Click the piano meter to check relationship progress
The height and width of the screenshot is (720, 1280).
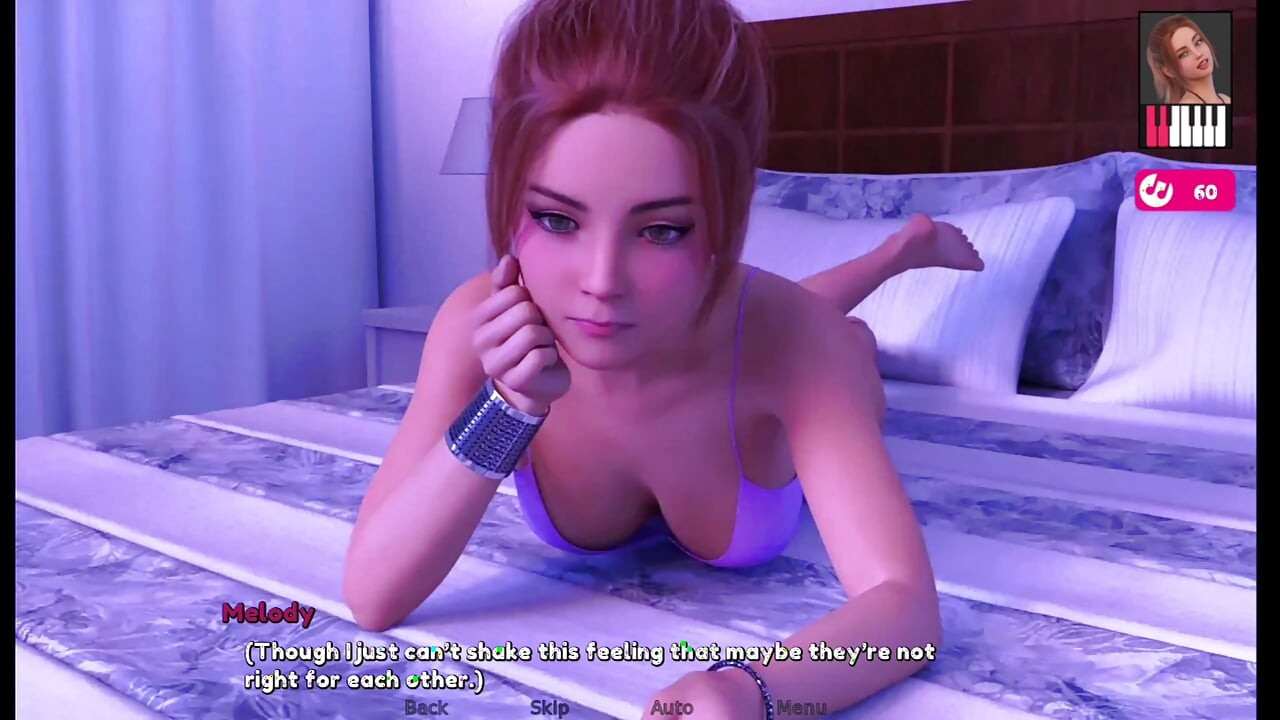click(1185, 127)
